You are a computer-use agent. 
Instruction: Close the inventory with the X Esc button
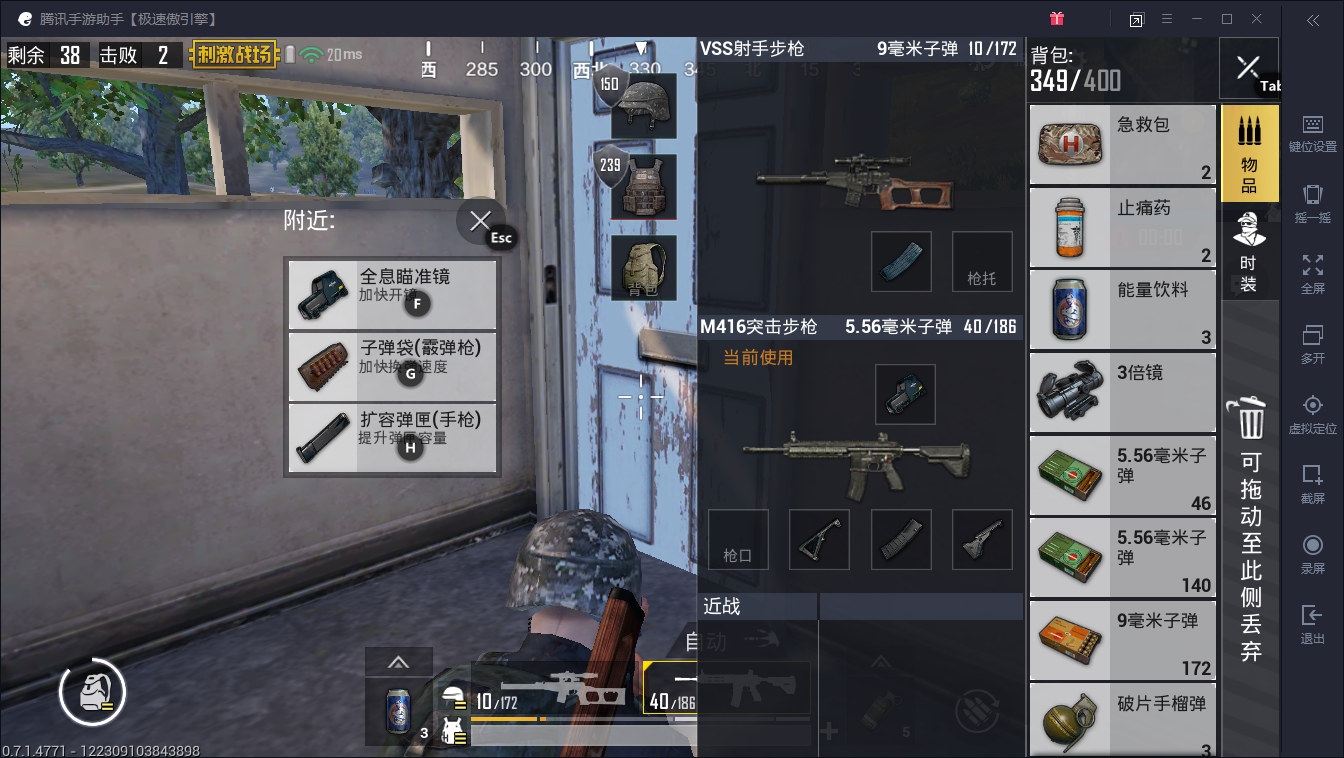pyautogui.click(x=481, y=222)
